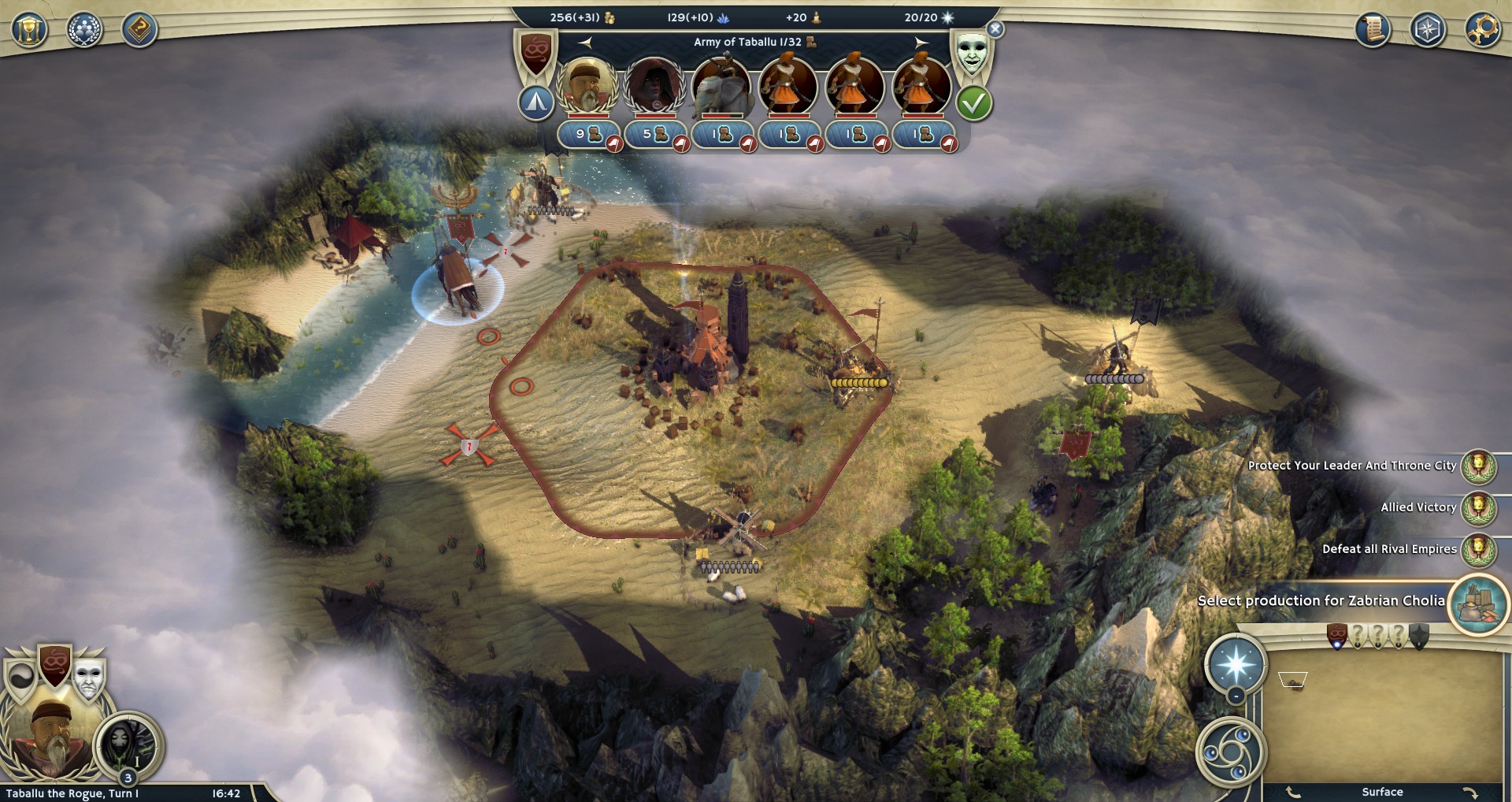The image size is (1512, 802).
Task: Open the diplomacy screen icon
Action: tap(84, 30)
